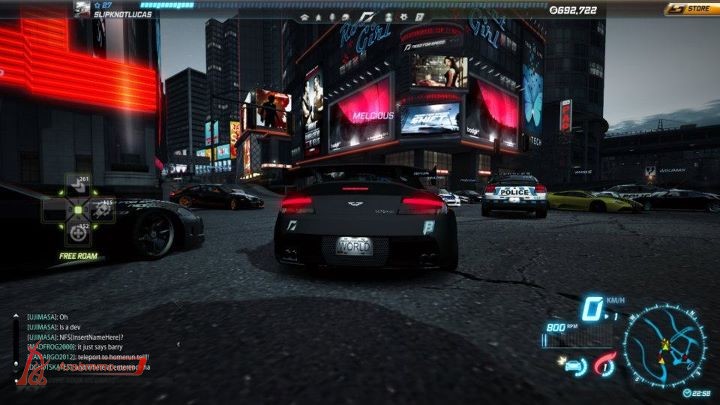This screenshot has width=720, height=405.
Task: Click the nitrous flame gauge icon
Action: tap(603, 366)
